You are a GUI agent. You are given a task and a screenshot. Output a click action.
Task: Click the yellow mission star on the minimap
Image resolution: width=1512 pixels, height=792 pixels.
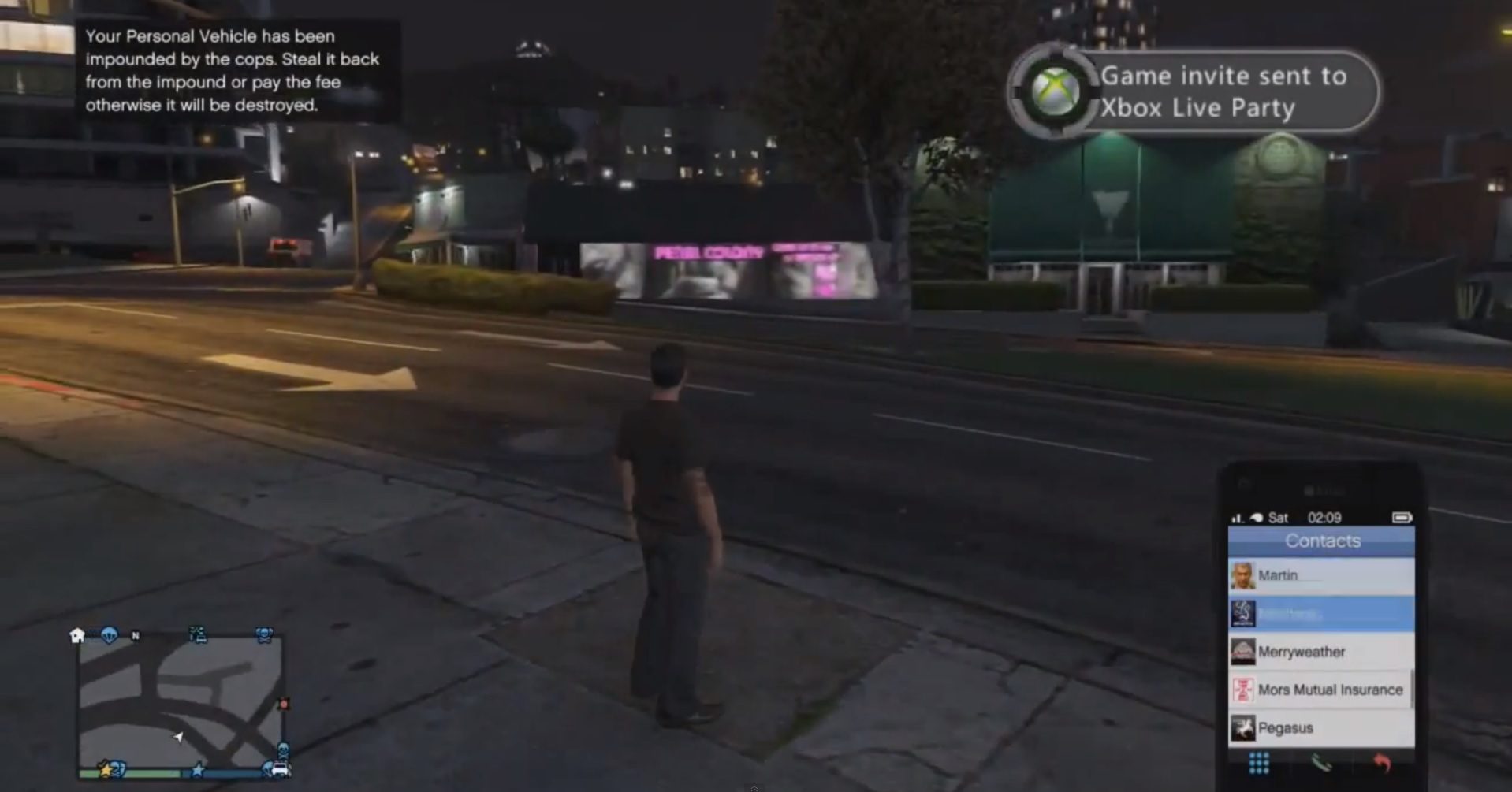pos(106,770)
